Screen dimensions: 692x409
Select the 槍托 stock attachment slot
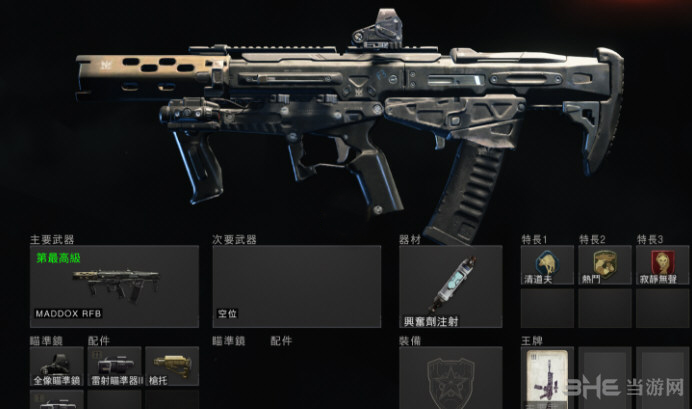[x=172, y=367]
